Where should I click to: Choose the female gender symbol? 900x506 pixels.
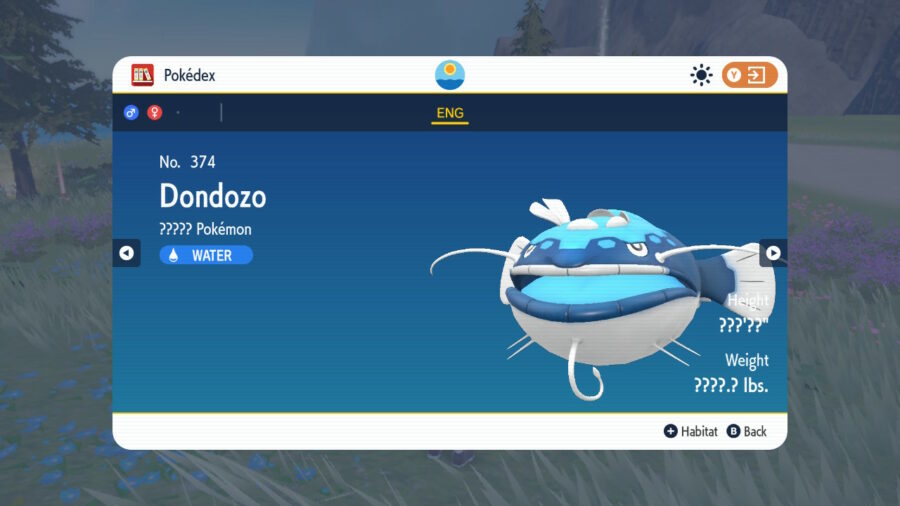[x=155, y=113]
